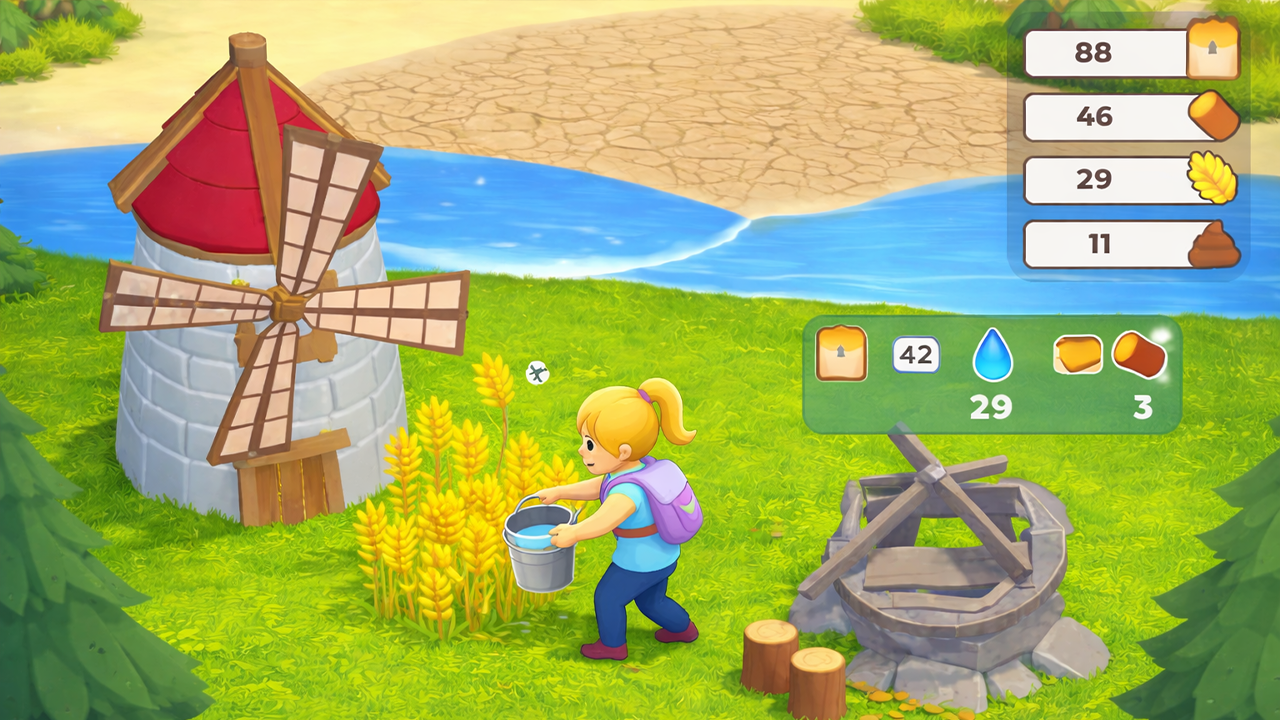
Task: Select the water droplet icon showing 29
Action: (992, 357)
